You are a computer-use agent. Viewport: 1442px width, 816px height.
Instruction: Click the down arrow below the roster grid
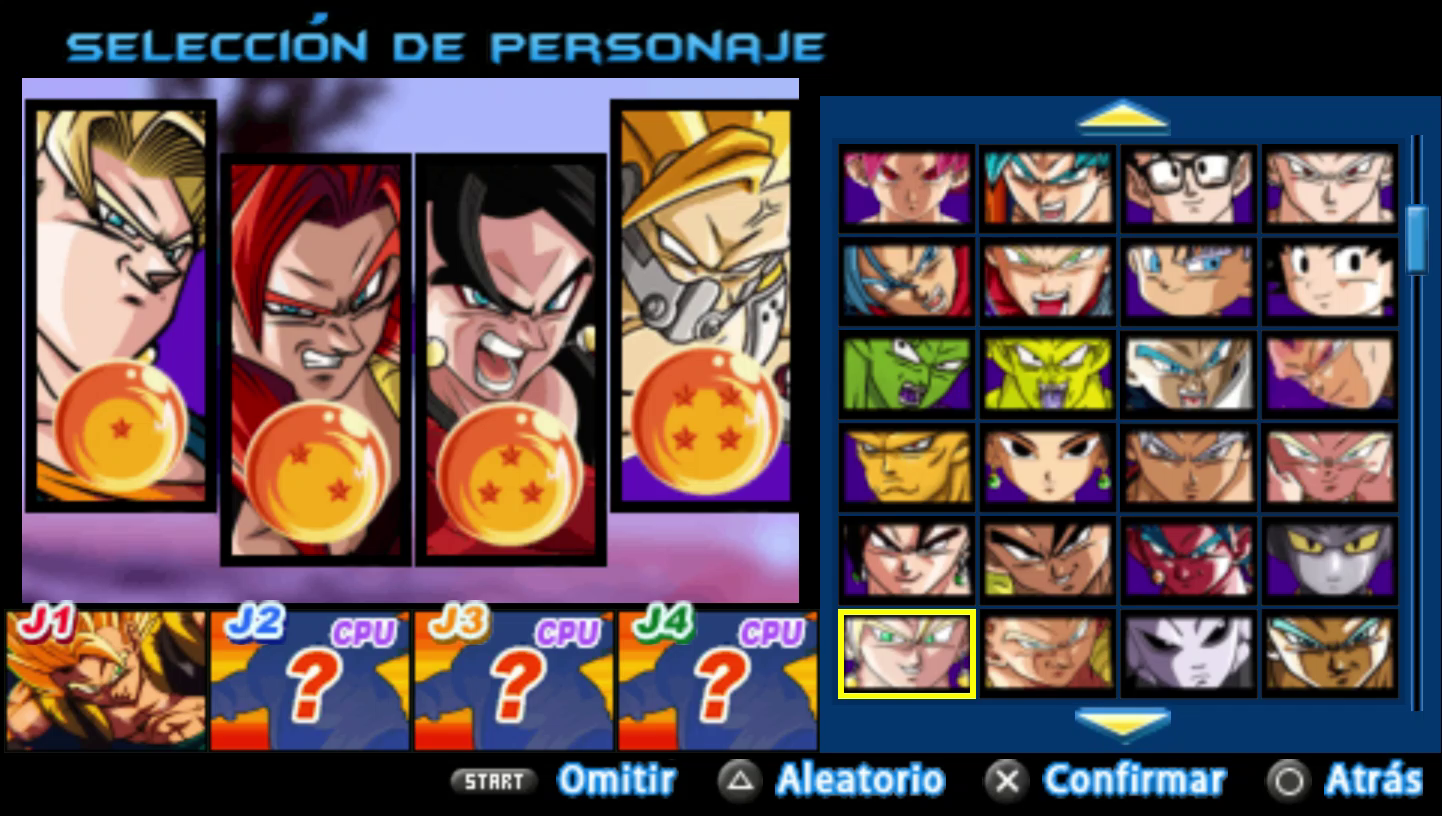point(1124,722)
